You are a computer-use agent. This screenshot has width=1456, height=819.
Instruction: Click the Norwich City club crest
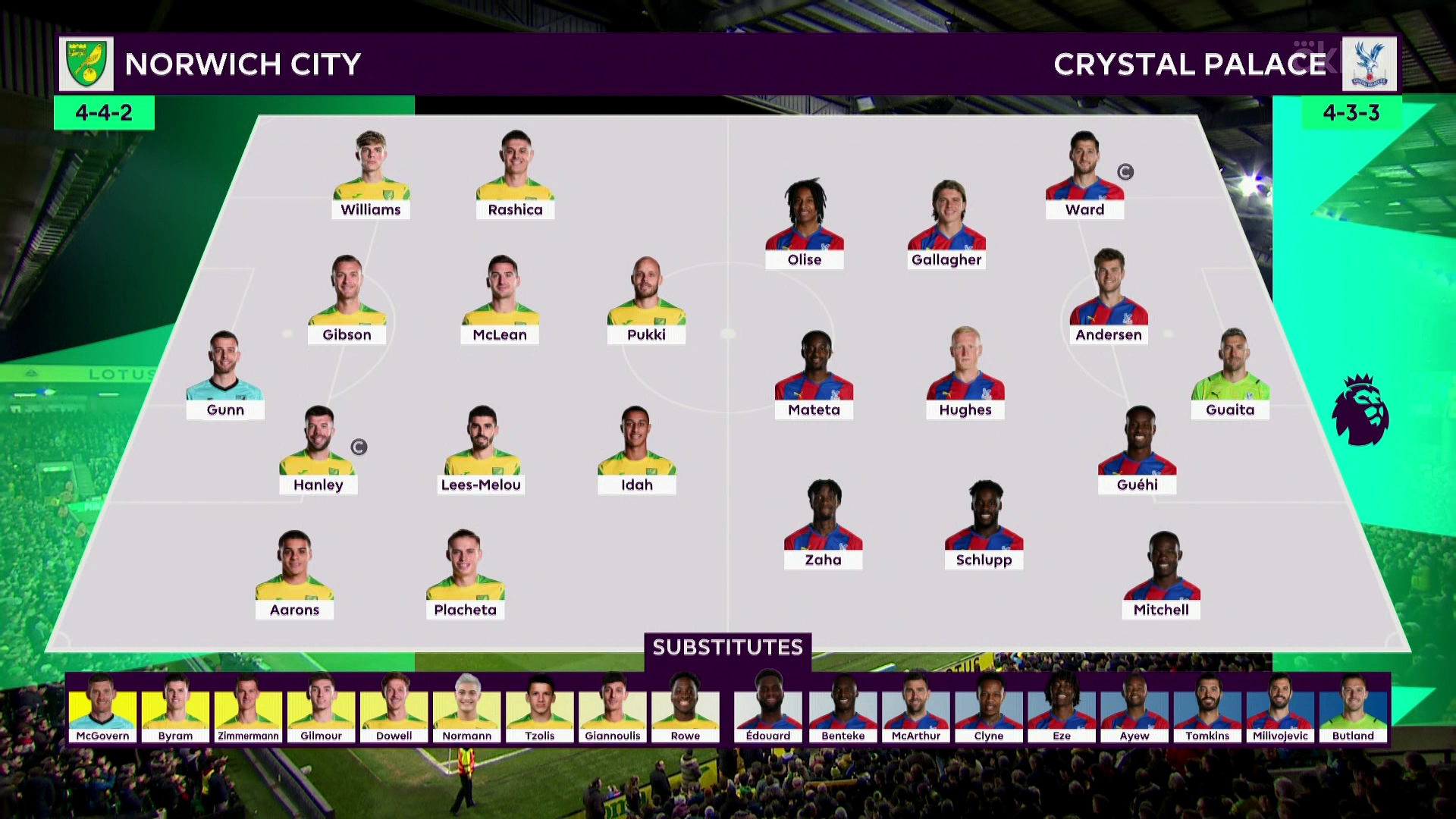86,64
